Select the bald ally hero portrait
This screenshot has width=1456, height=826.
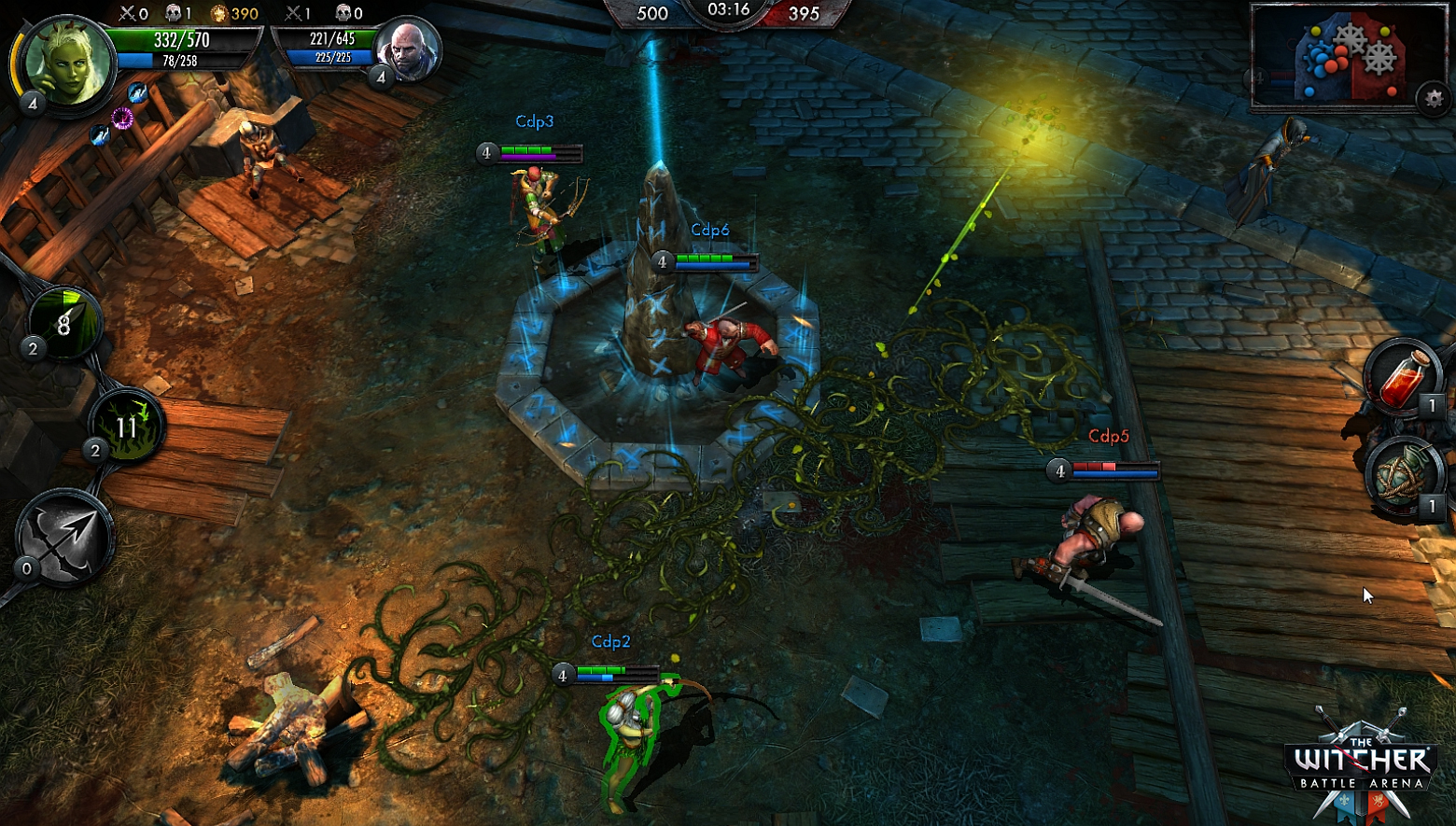pos(409,49)
